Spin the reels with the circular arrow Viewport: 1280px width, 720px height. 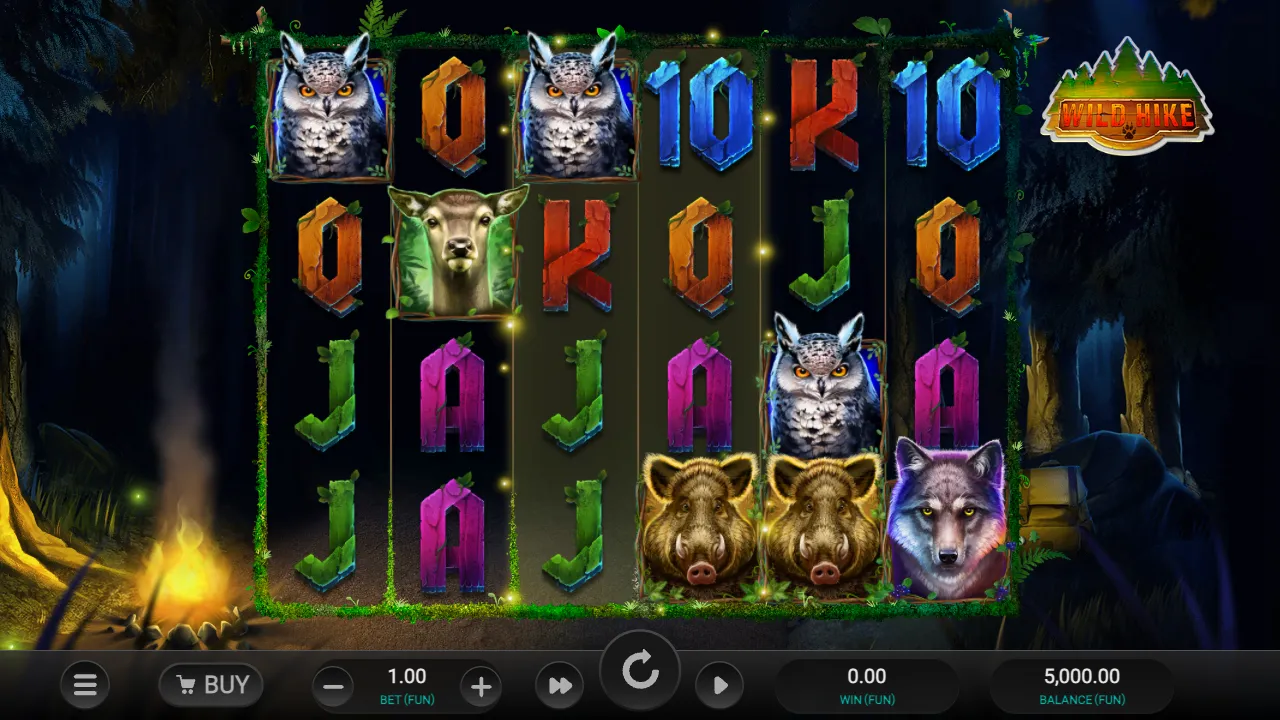(x=640, y=672)
